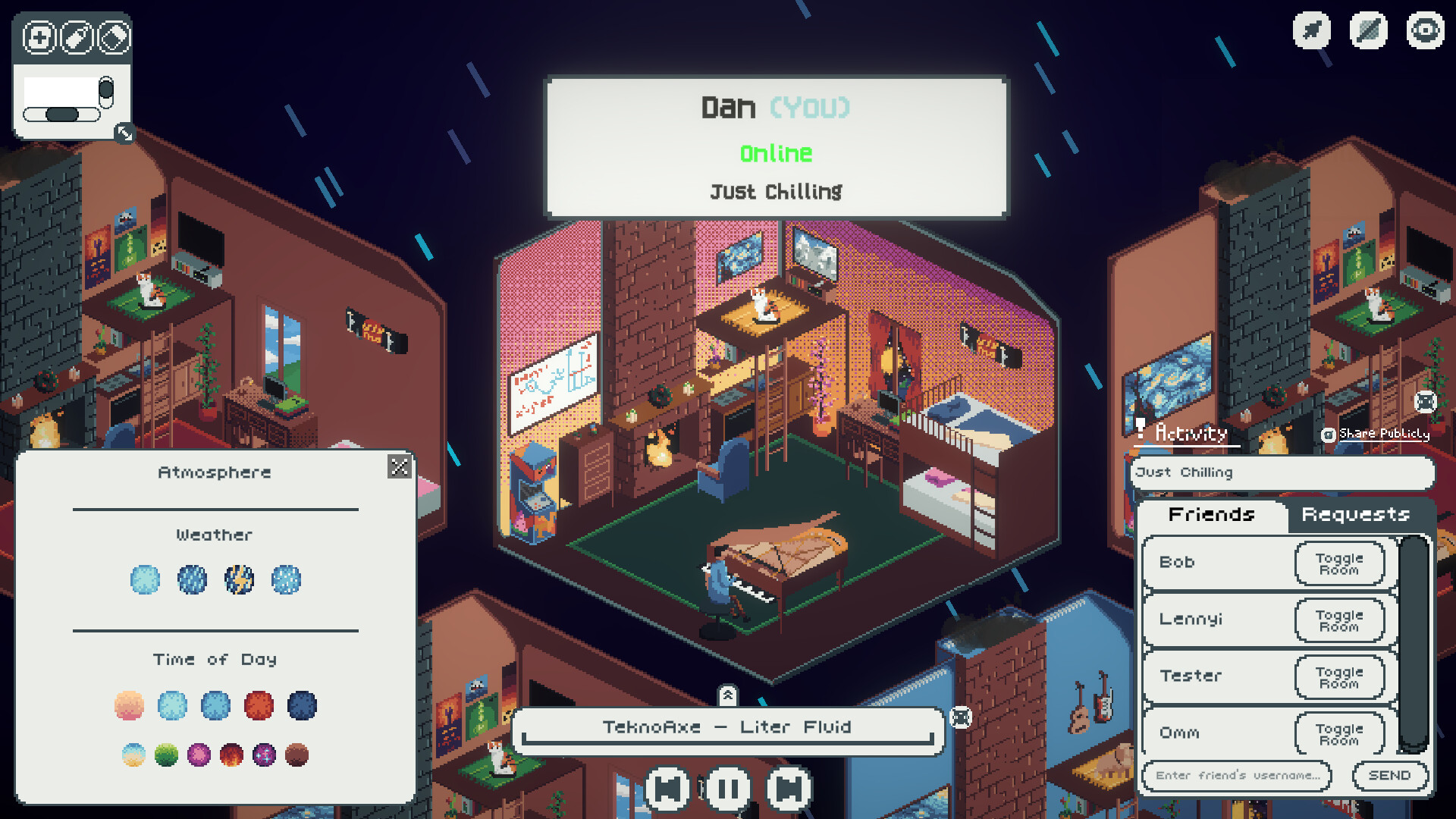Enable Share Publicly for your activity
Viewport: 1456px width, 819px height.
1329,434
